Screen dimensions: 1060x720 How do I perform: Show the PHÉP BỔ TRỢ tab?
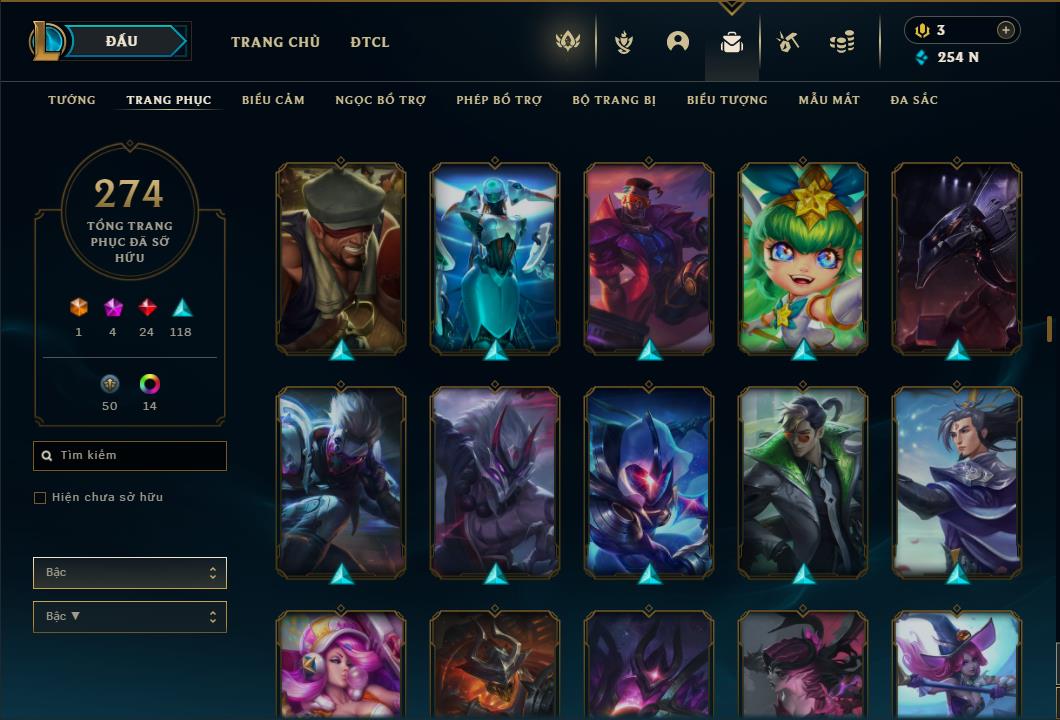[499, 100]
